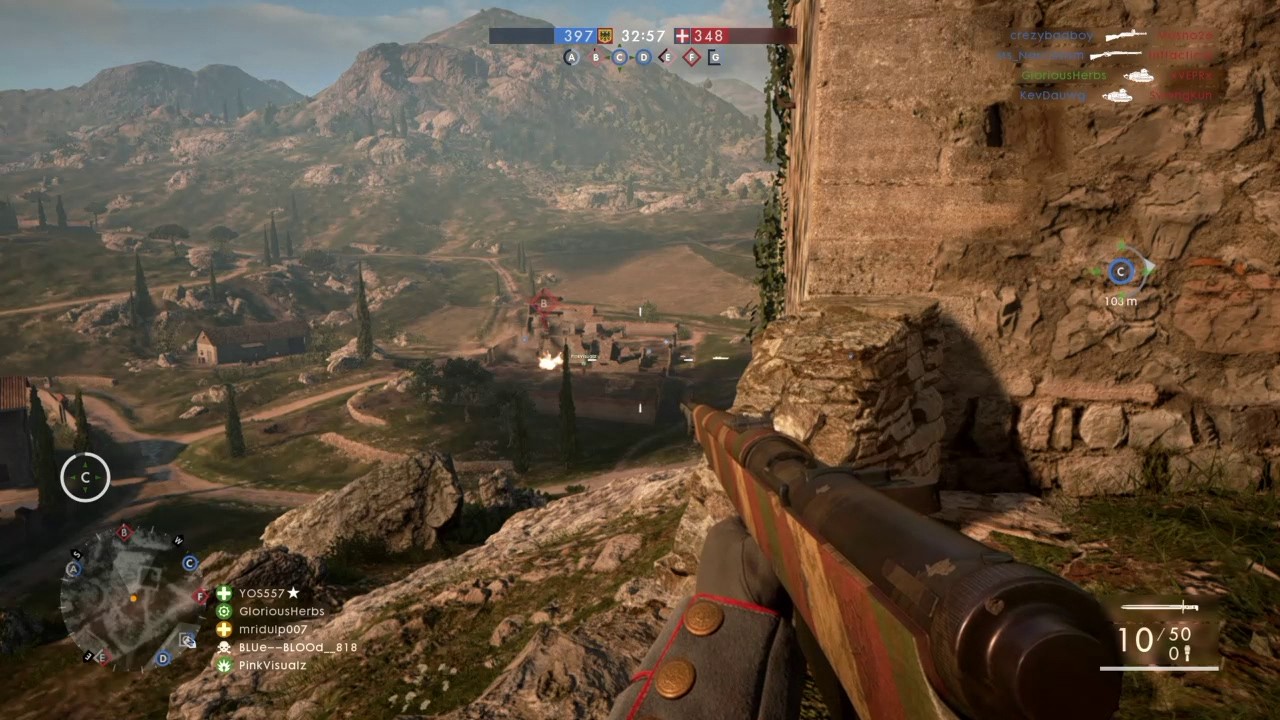Image resolution: width=1280 pixels, height=720 pixels.
Task: Select objective C icon on the minimap
Action: pyautogui.click(x=189, y=564)
